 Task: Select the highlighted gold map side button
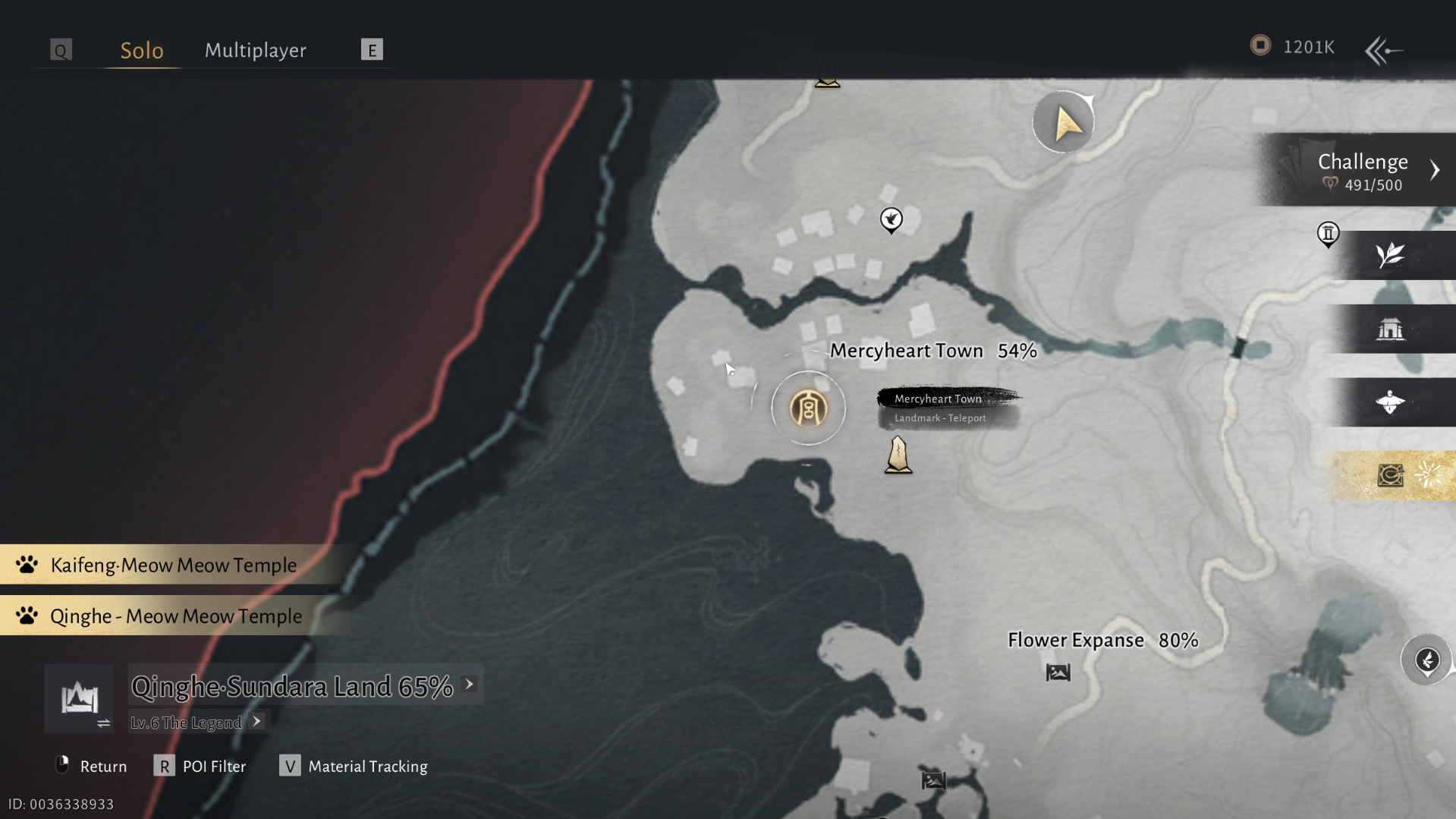tap(1390, 475)
